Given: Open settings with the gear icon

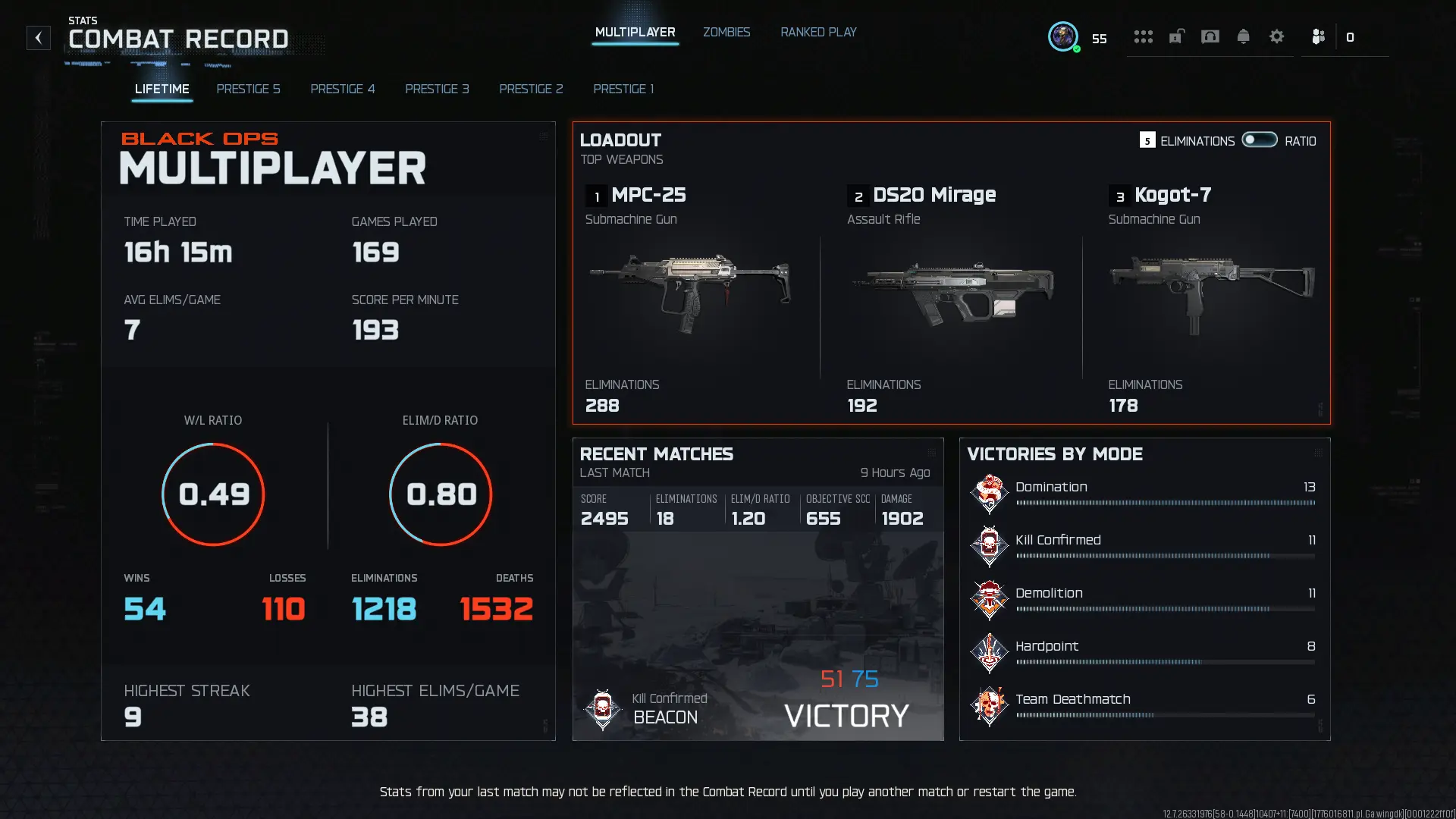Looking at the screenshot, I should click(1276, 37).
